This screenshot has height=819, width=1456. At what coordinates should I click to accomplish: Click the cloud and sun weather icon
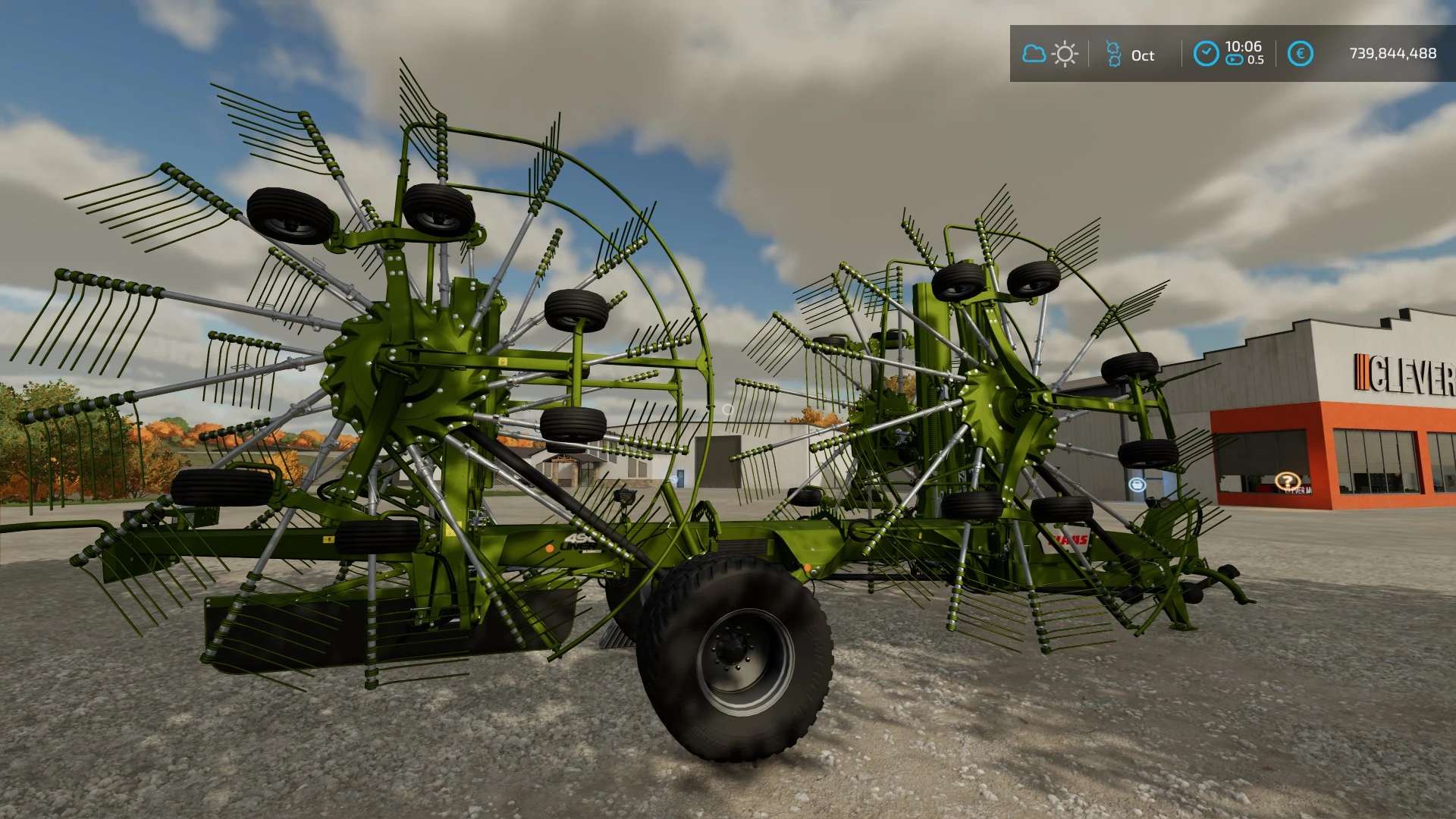point(1050,54)
